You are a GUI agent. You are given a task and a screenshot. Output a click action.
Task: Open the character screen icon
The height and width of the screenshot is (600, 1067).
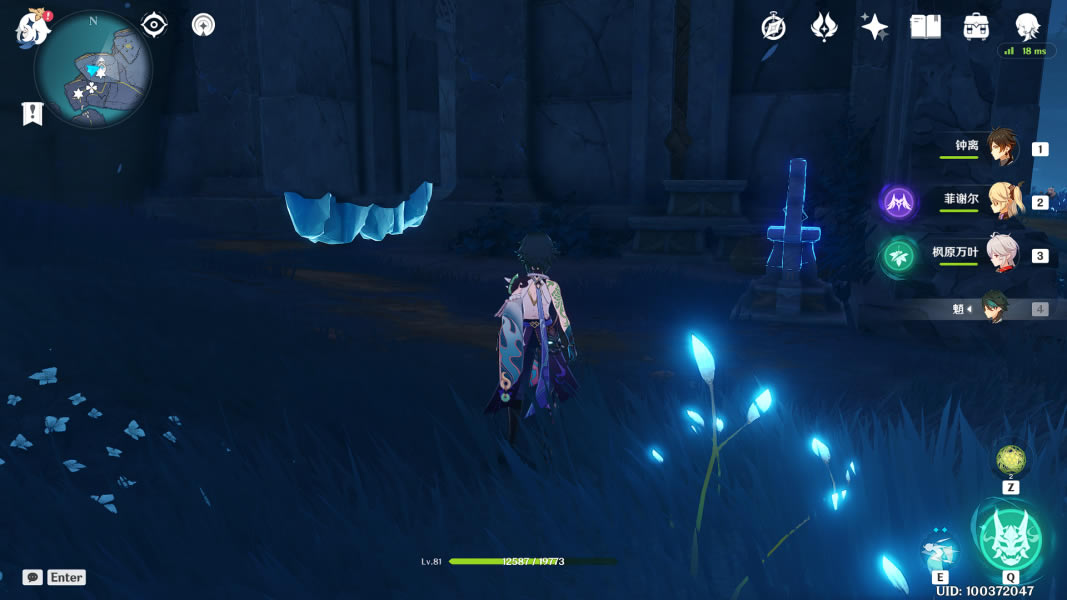click(x=1027, y=27)
